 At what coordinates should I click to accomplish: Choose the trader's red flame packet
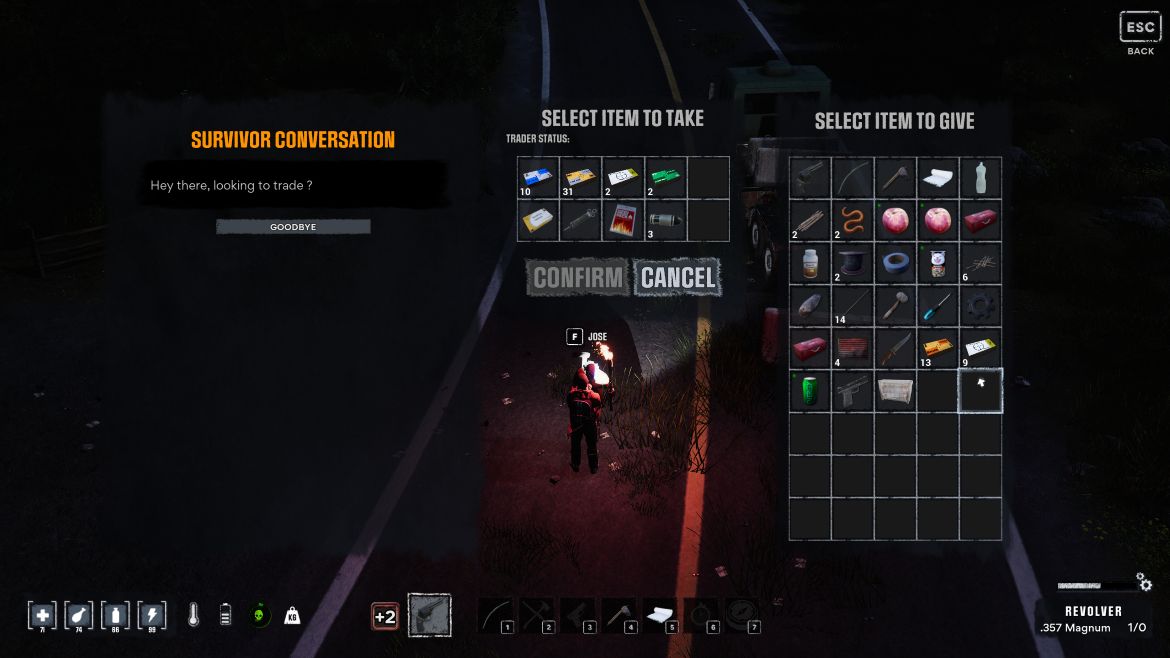click(623, 220)
